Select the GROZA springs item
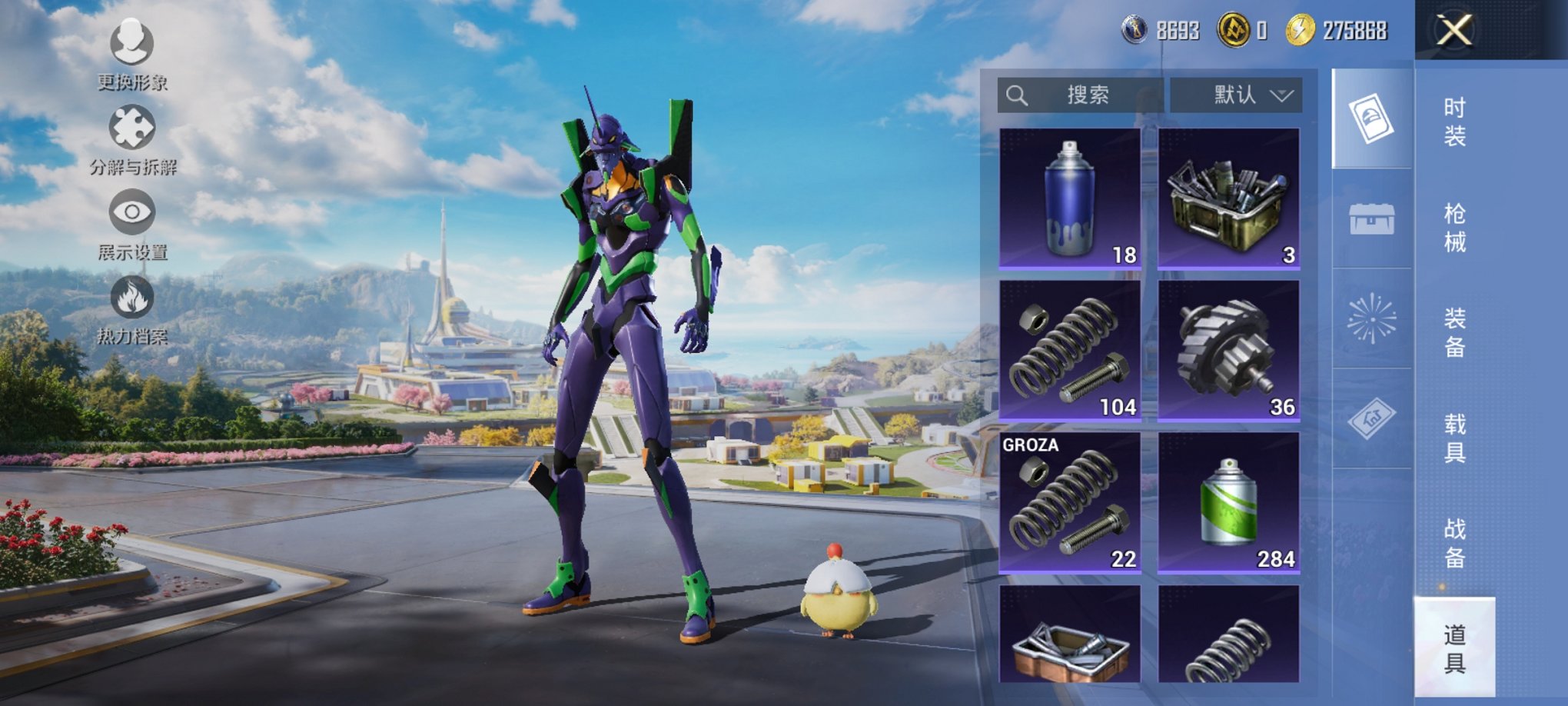1568x706 pixels. click(1069, 502)
